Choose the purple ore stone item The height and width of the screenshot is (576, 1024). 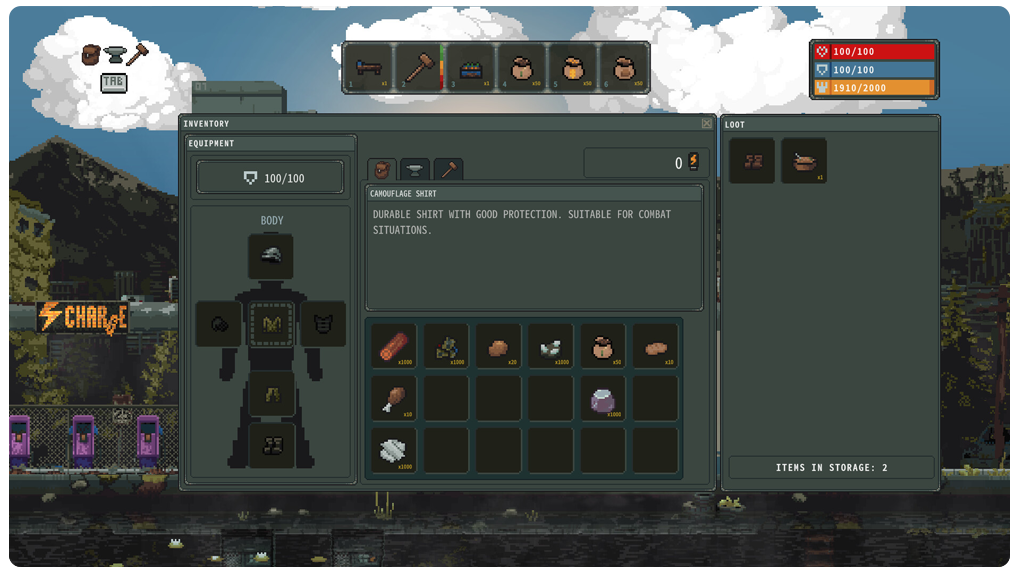602,398
